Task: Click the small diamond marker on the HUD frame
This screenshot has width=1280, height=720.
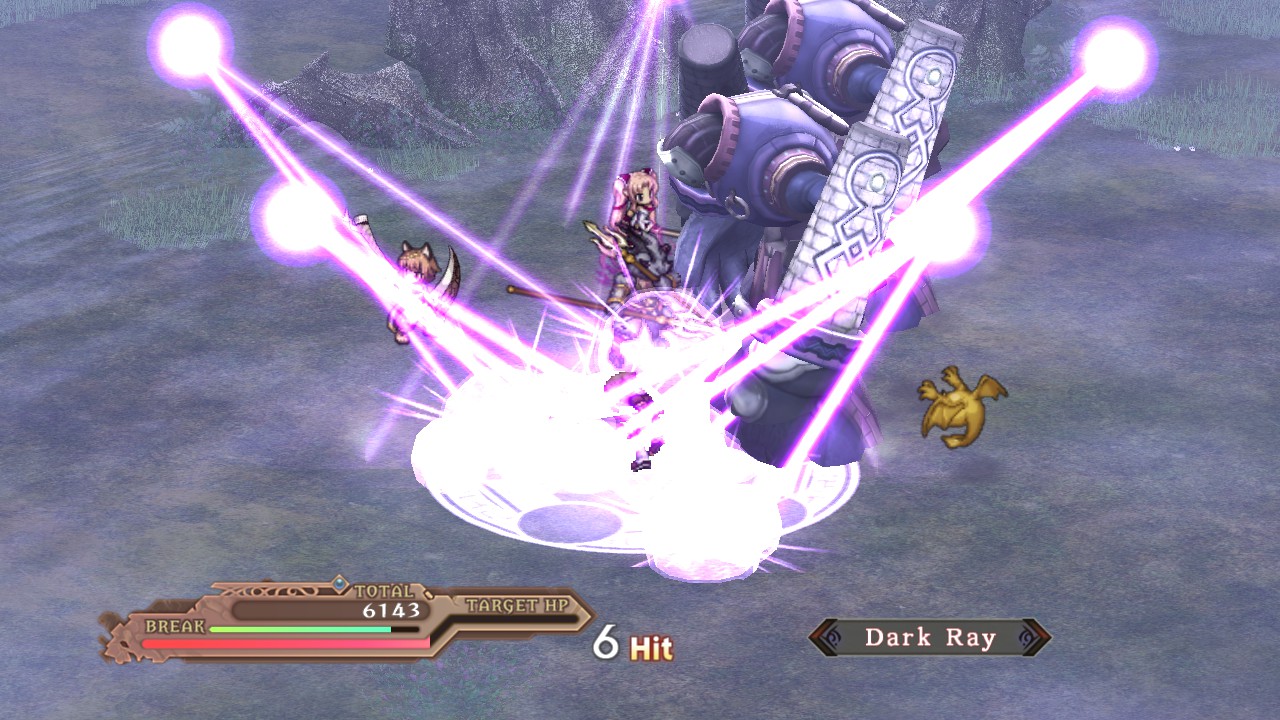Action: [x=428, y=594]
